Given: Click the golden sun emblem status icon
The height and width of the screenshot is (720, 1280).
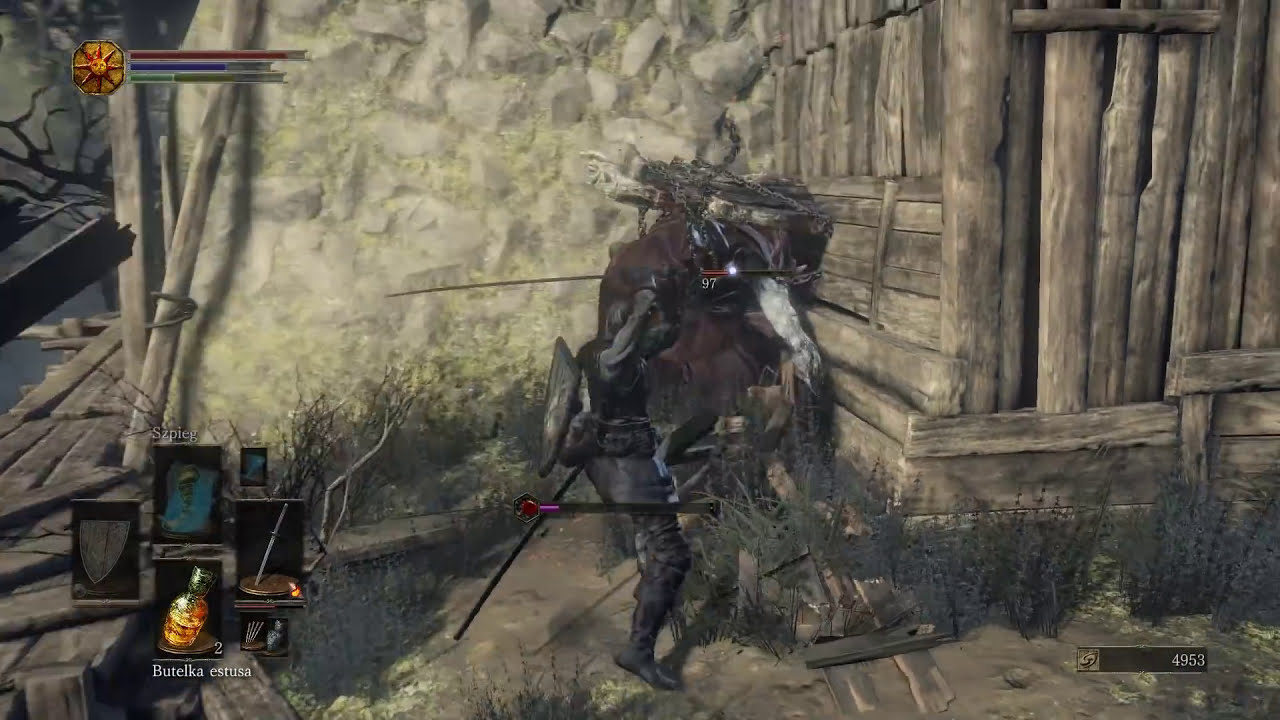Looking at the screenshot, I should point(99,68).
